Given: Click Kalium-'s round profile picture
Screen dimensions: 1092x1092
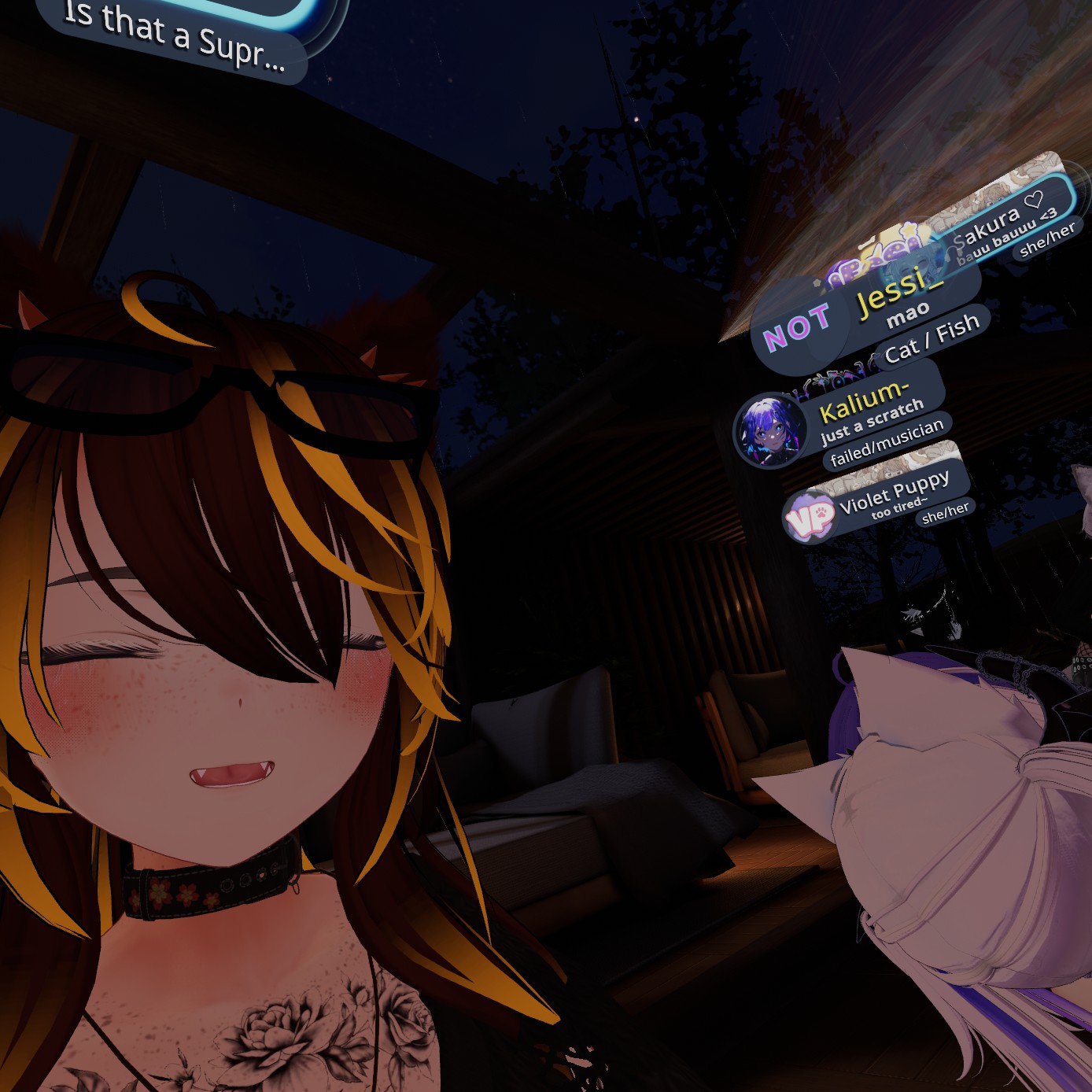Looking at the screenshot, I should [x=769, y=430].
